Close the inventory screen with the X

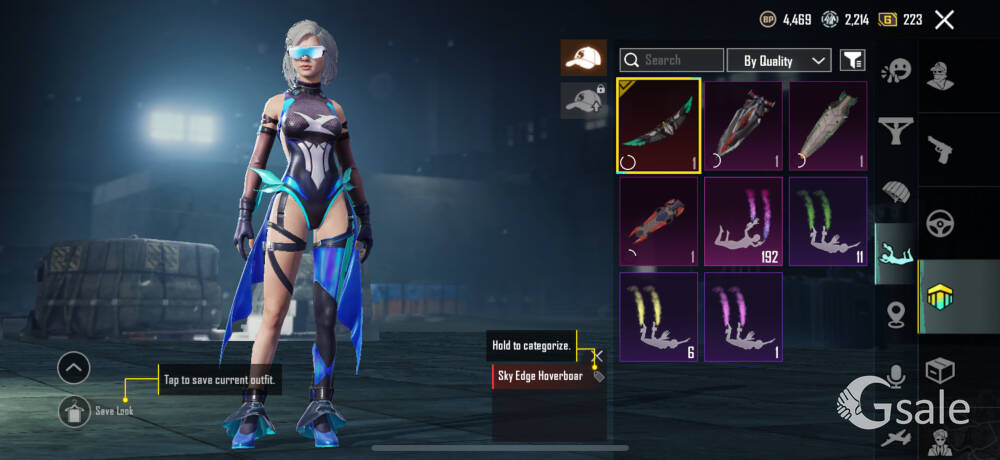pyautogui.click(x=943, y=19)
